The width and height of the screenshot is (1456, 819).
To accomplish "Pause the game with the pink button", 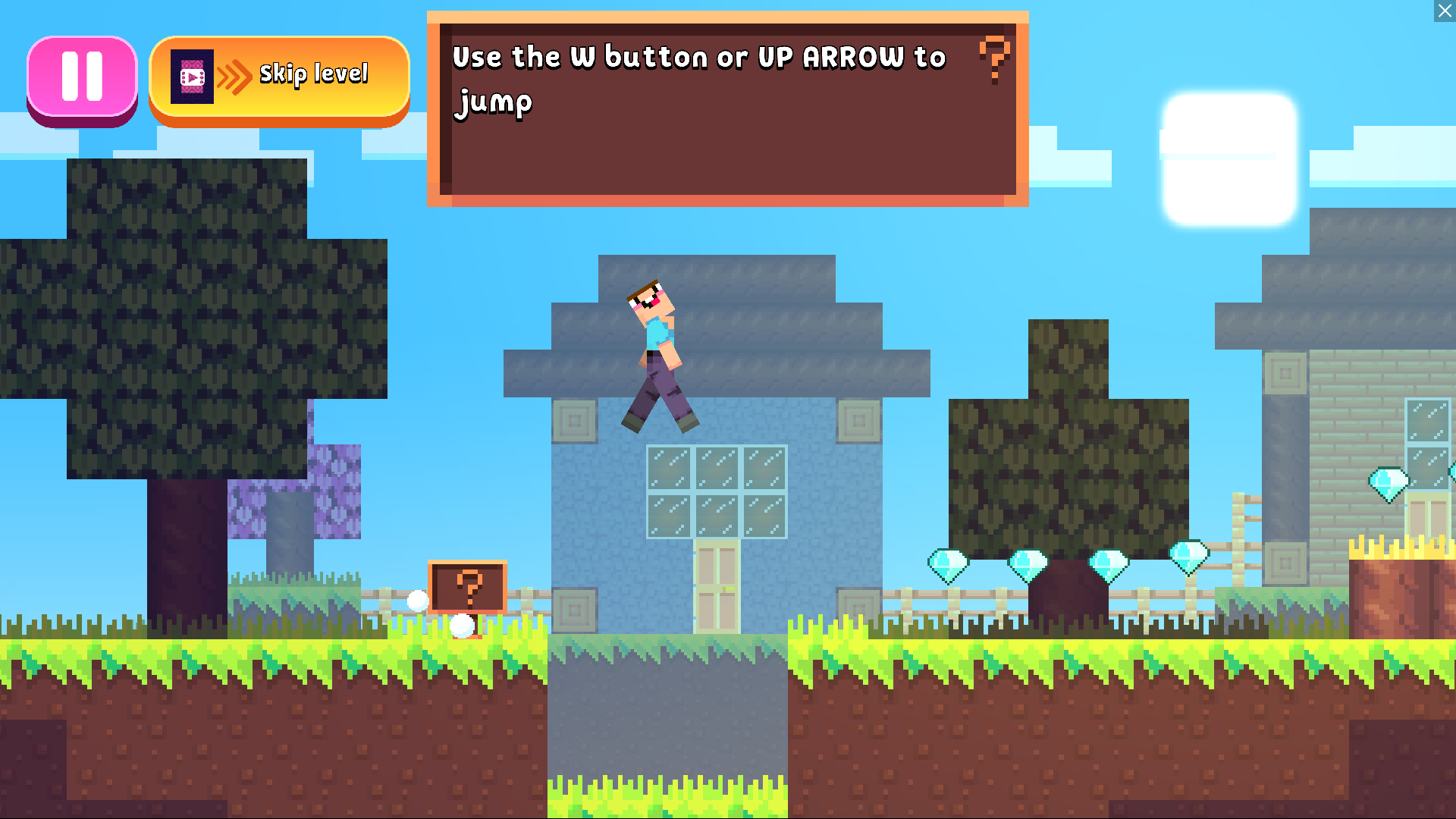I will (x=82, y=77).
